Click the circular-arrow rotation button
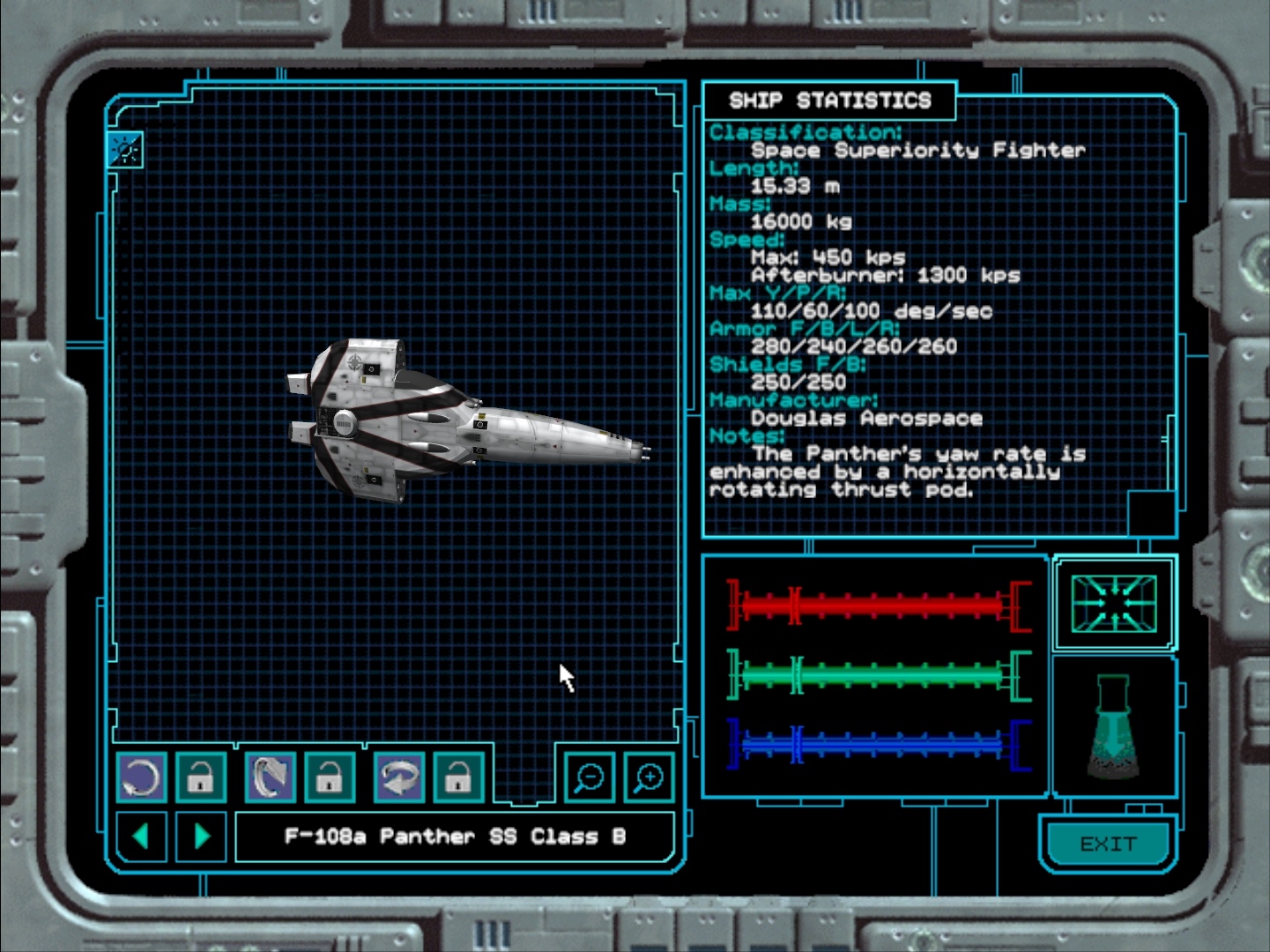Image resolution: width=1270 pixels, height=952 pixels. (141, 777)
